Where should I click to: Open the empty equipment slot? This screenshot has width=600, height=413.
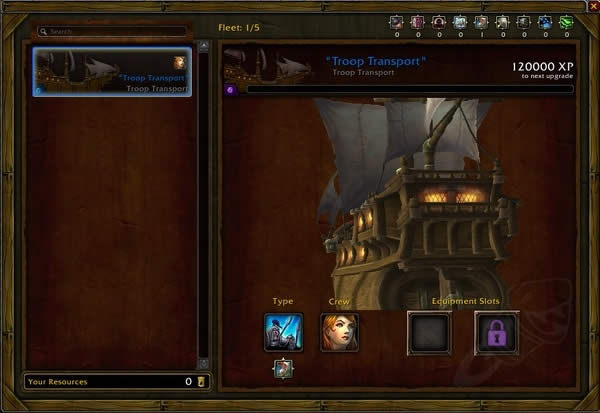tap(429, 332)
